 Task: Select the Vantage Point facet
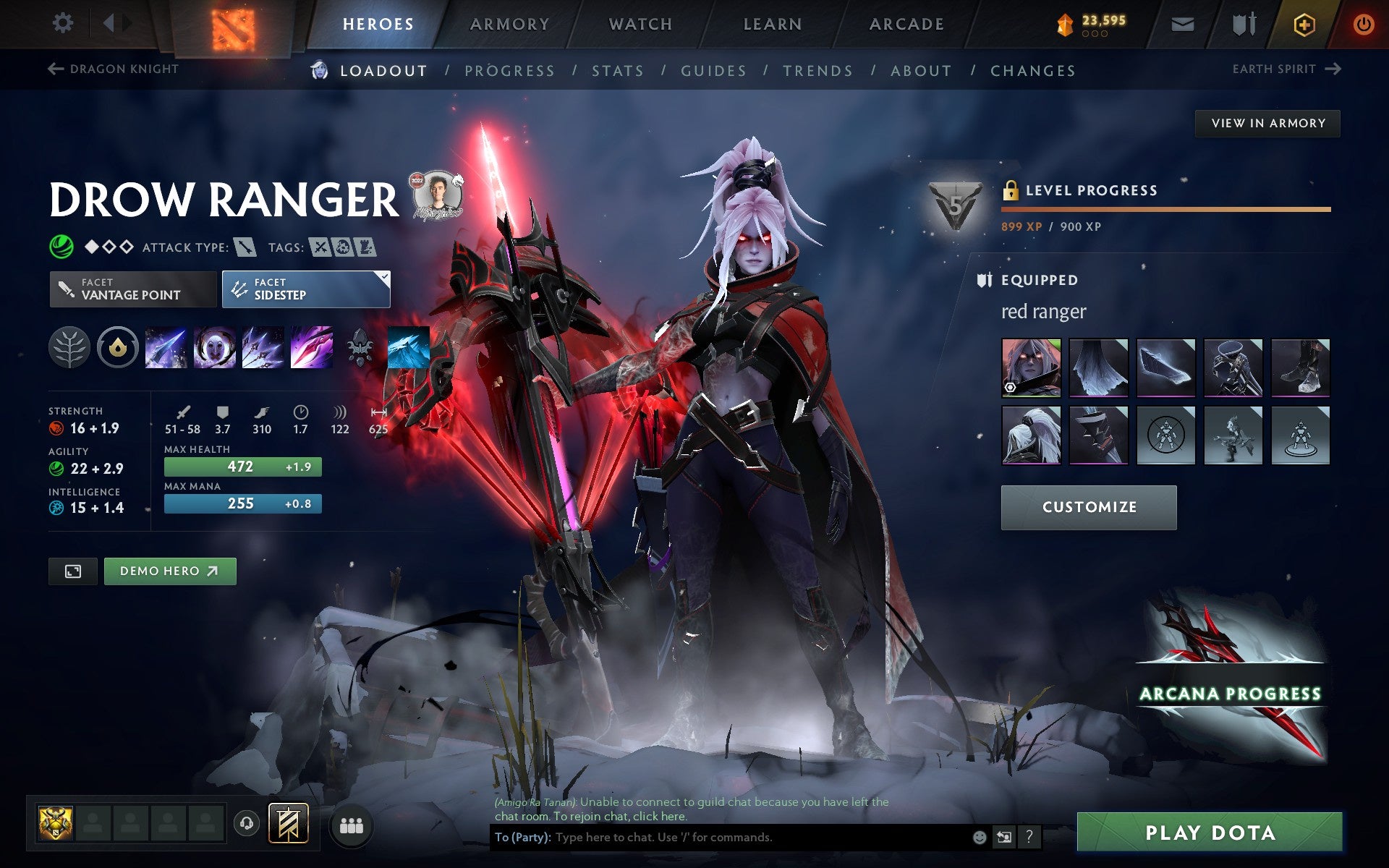132,289
